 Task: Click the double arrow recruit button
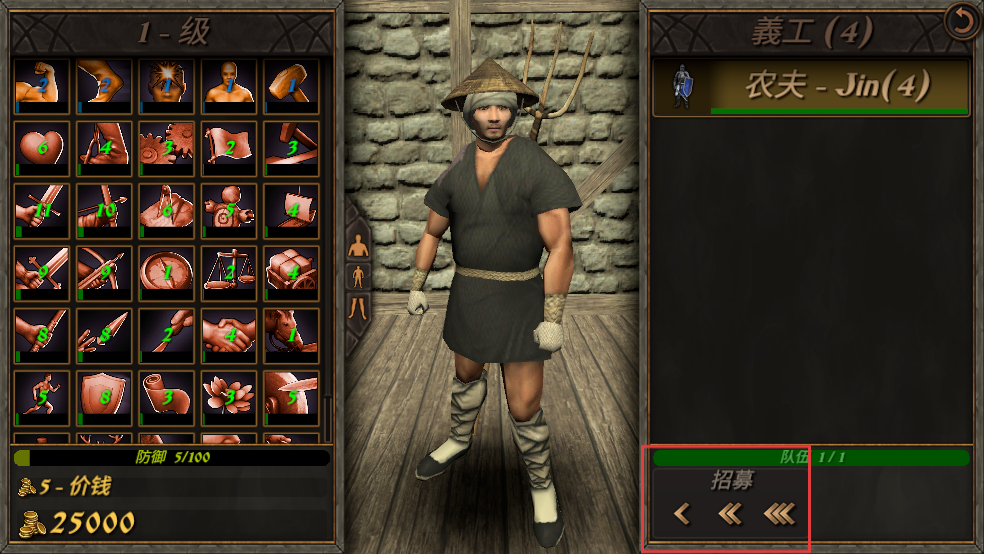coord(729,514)
